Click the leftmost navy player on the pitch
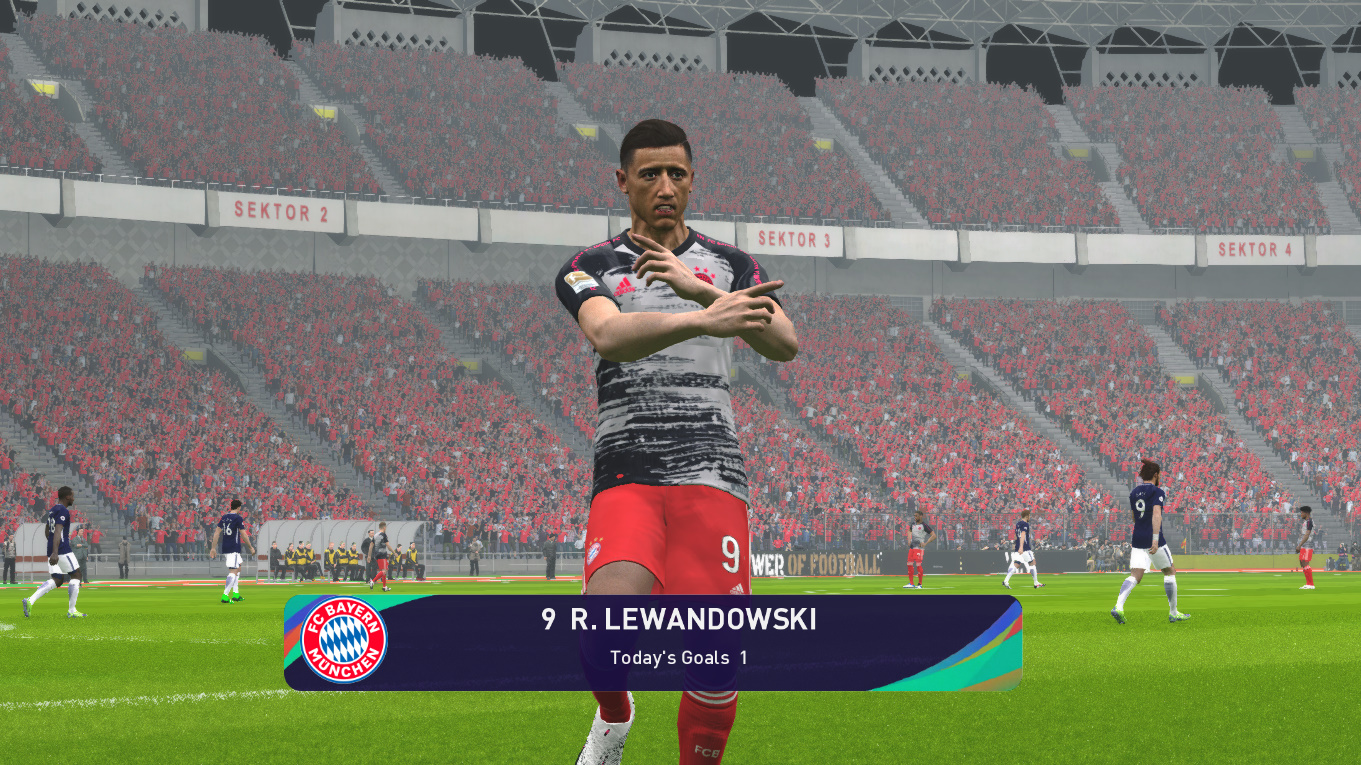 pos(57,540)
